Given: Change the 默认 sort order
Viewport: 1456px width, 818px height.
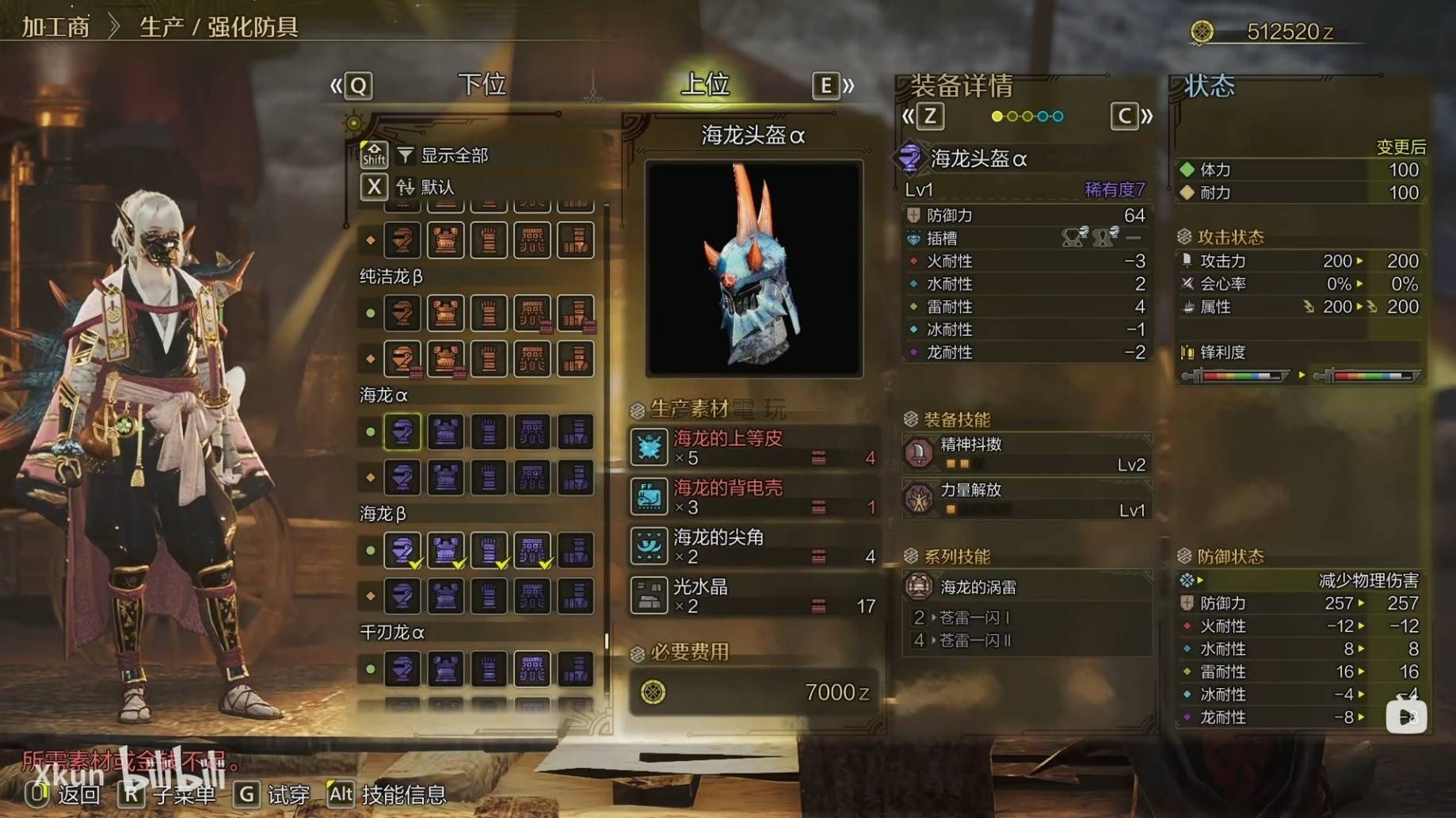Looking at the screenshot, I should (x=436, y=187).
